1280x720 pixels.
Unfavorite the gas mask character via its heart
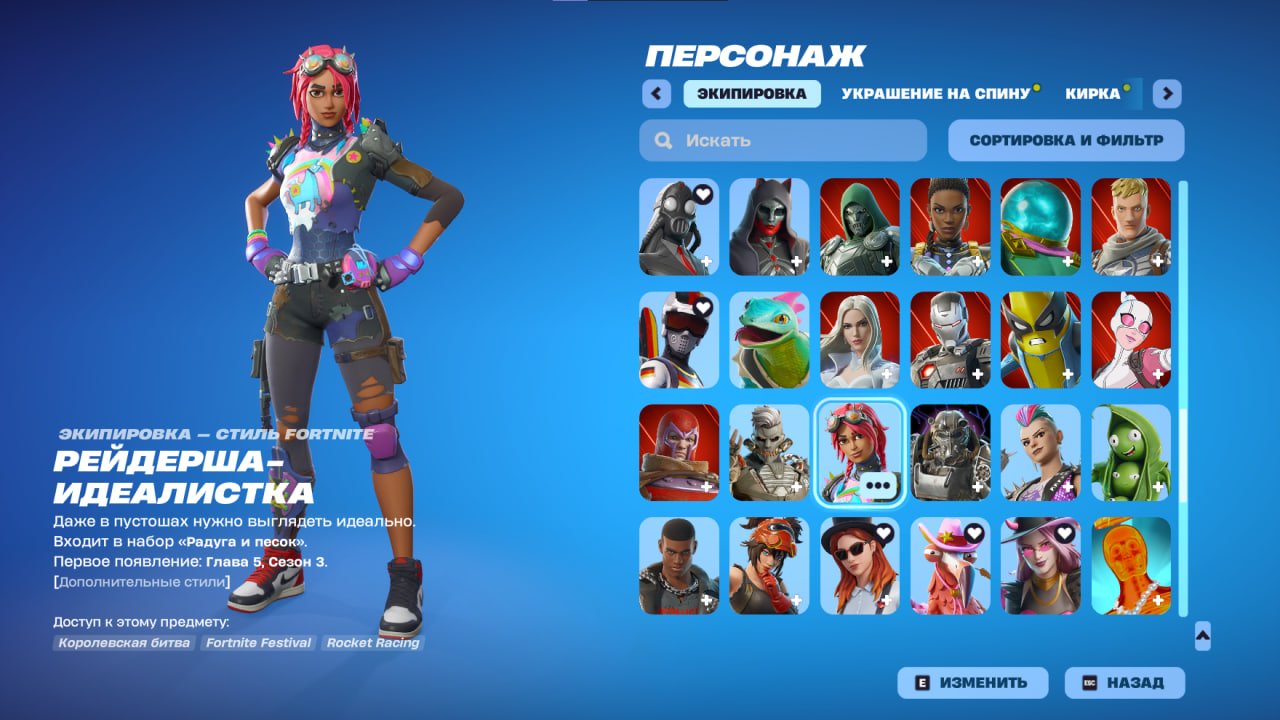703,196
